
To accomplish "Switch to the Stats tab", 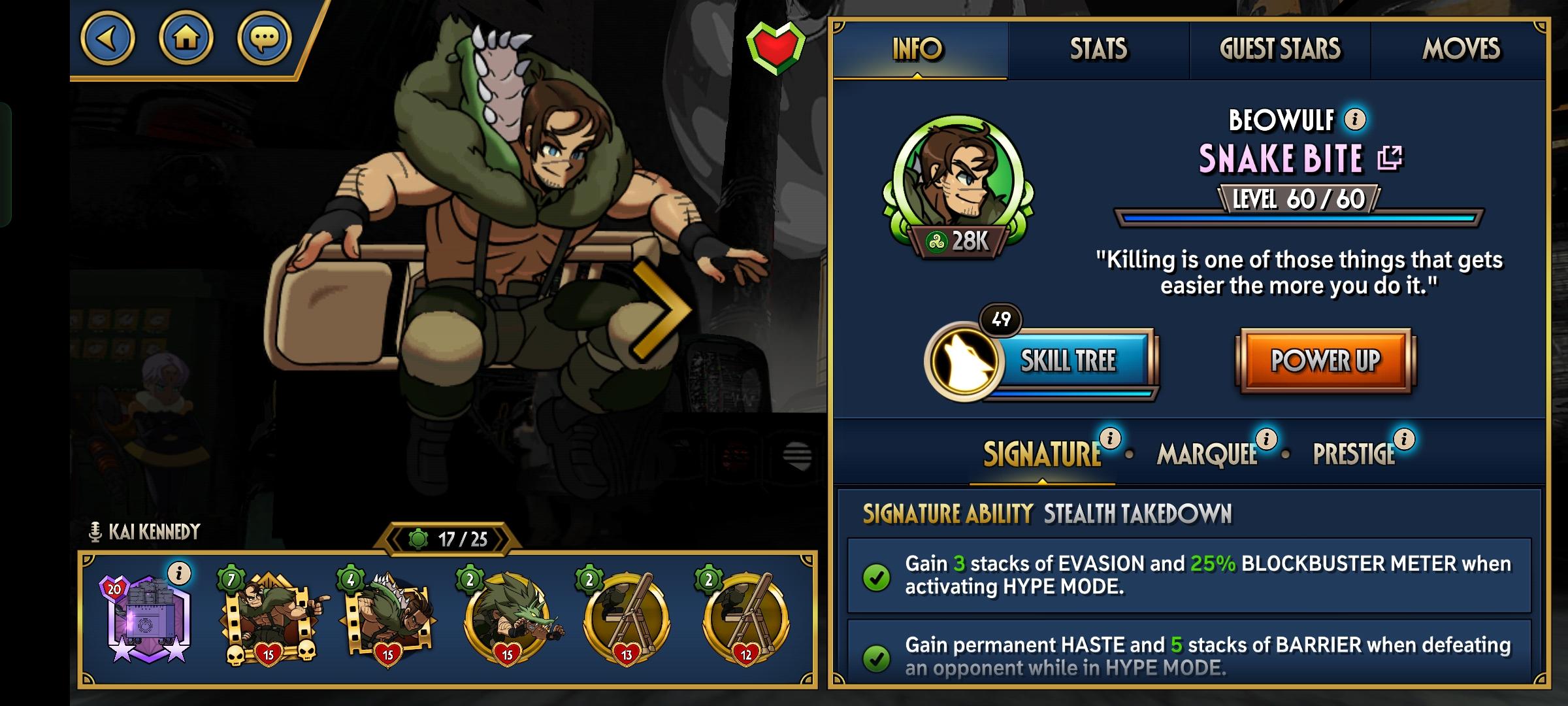I will coord(1098,50).
